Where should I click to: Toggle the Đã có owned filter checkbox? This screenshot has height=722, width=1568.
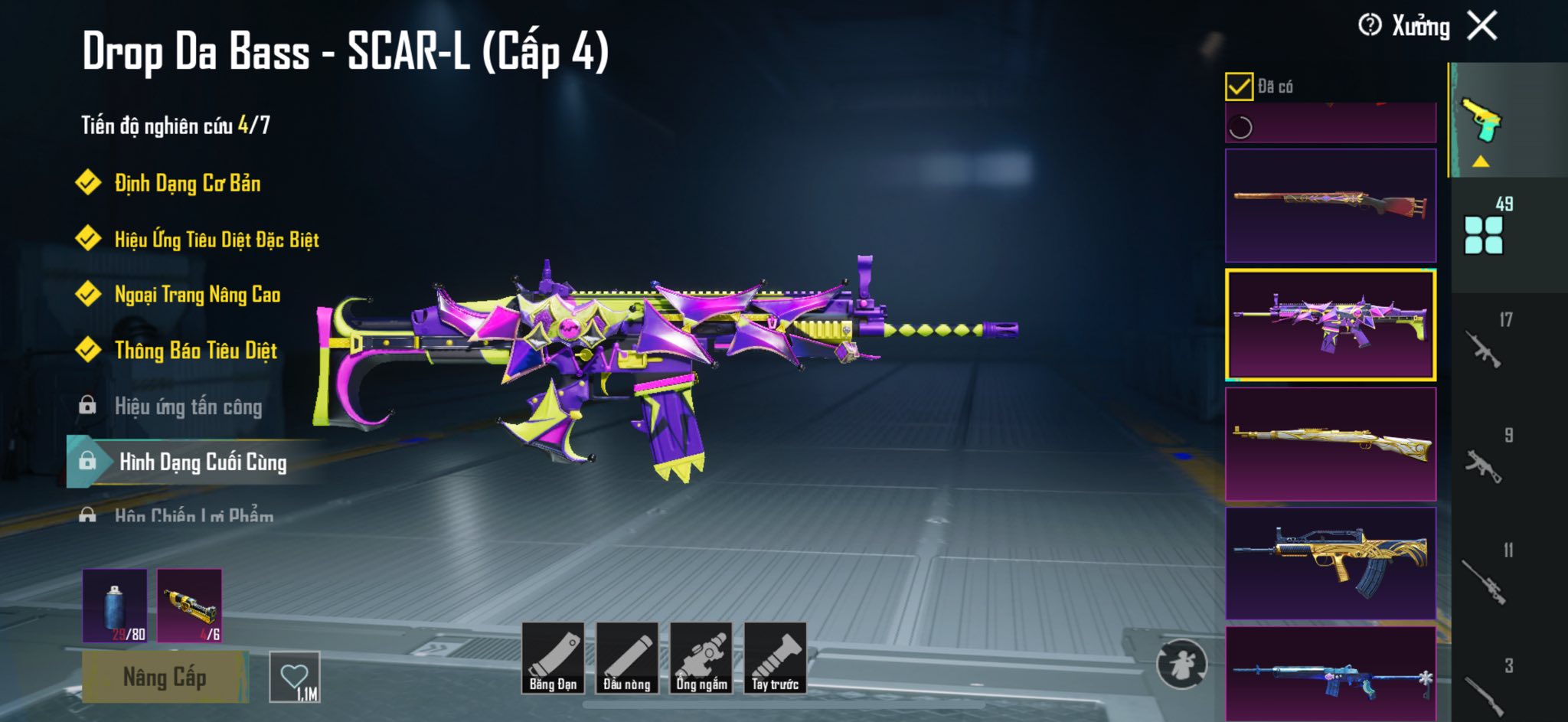click(x=1239, y=87)
